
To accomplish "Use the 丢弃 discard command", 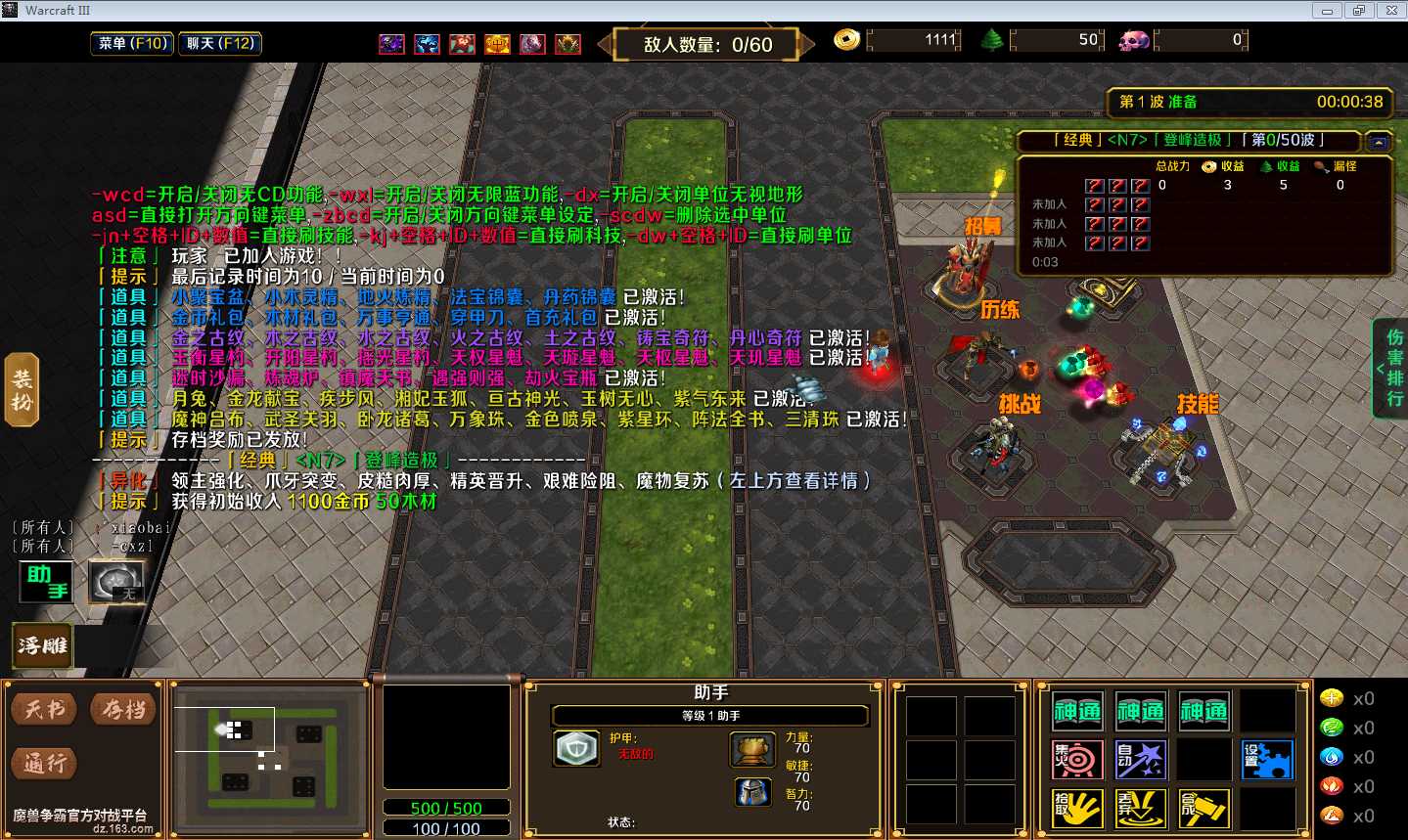I will (x=1140, y=809).
